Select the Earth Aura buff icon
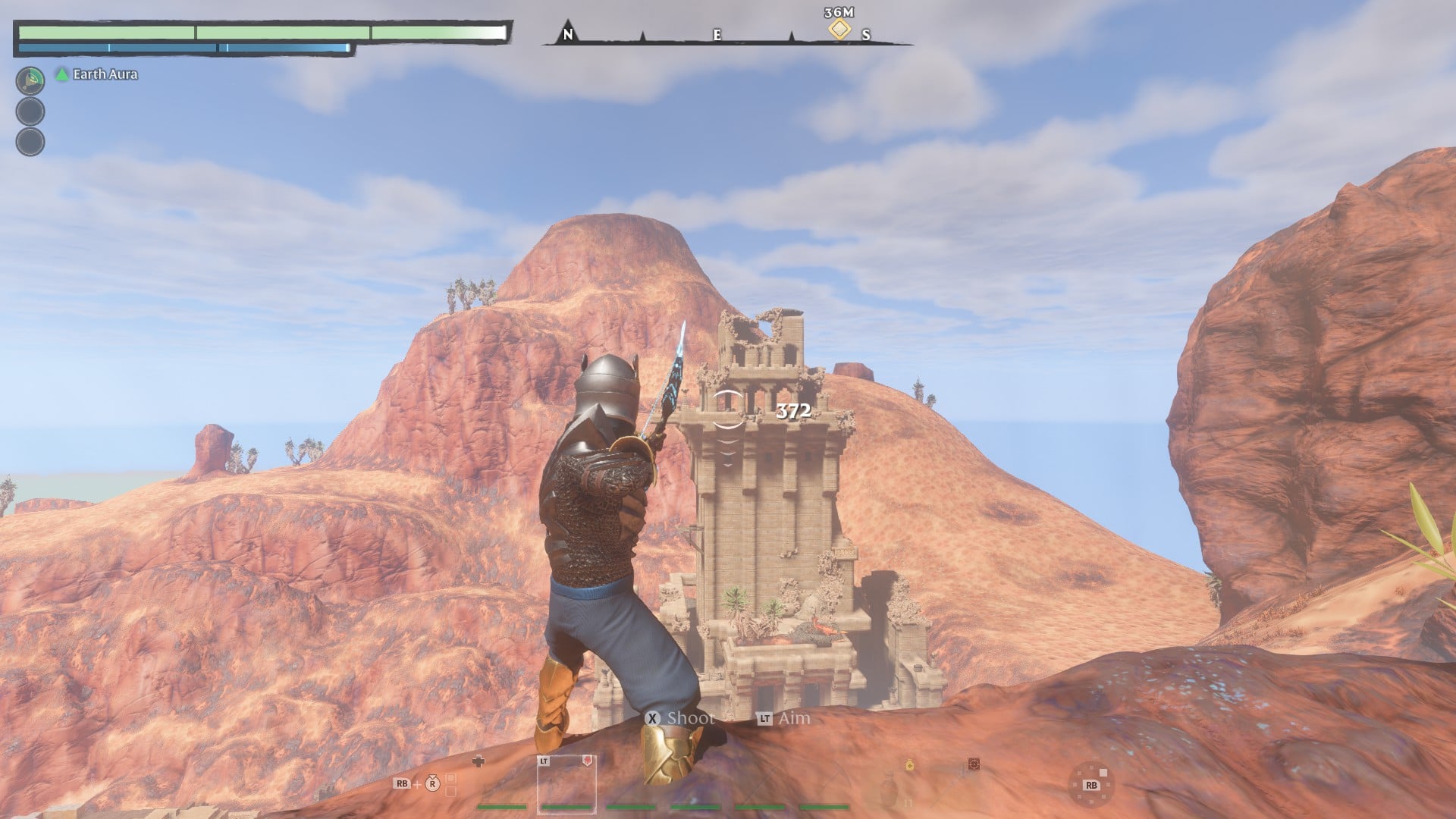Screen dimensions: 1456x819 30,80
